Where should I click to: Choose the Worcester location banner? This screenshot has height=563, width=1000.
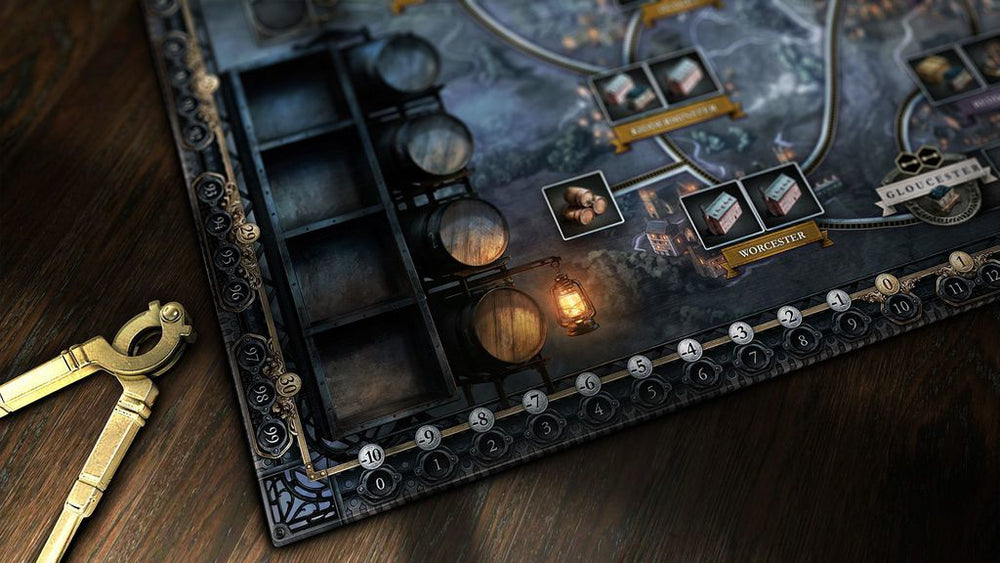[773, 248]
